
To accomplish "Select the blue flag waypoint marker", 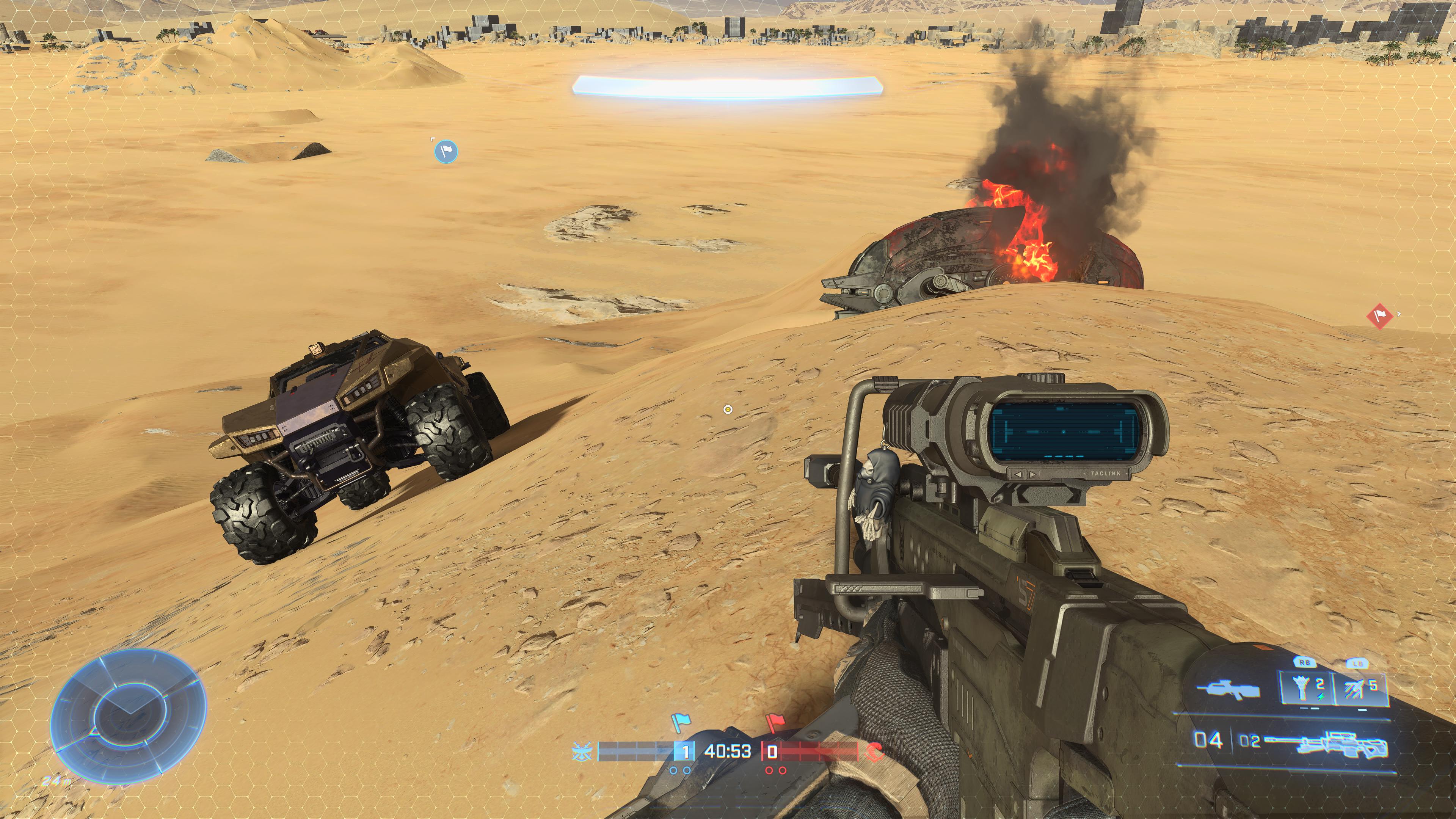I will click(446, 151).
